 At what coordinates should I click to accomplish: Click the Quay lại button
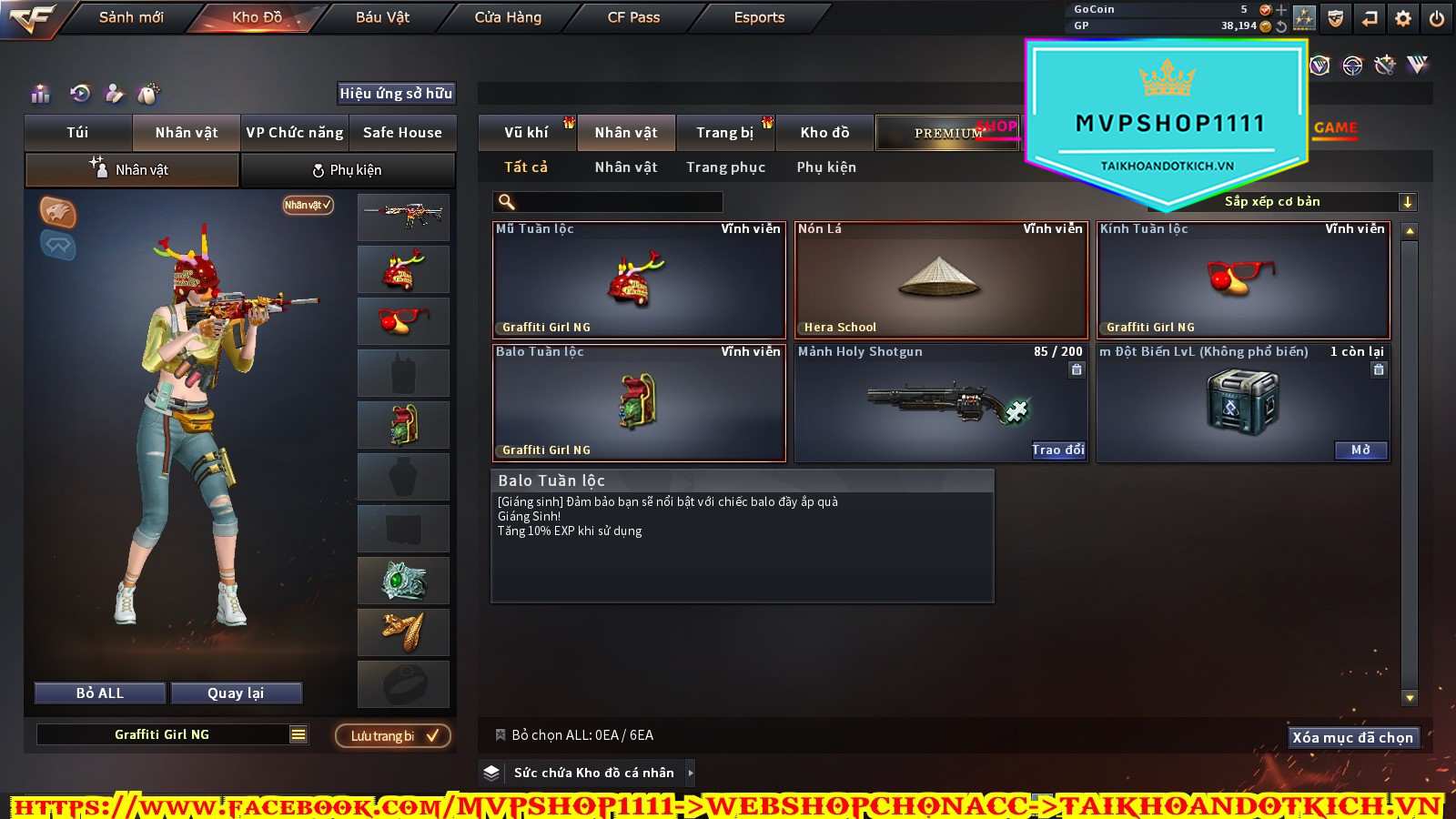click(236, 693)
